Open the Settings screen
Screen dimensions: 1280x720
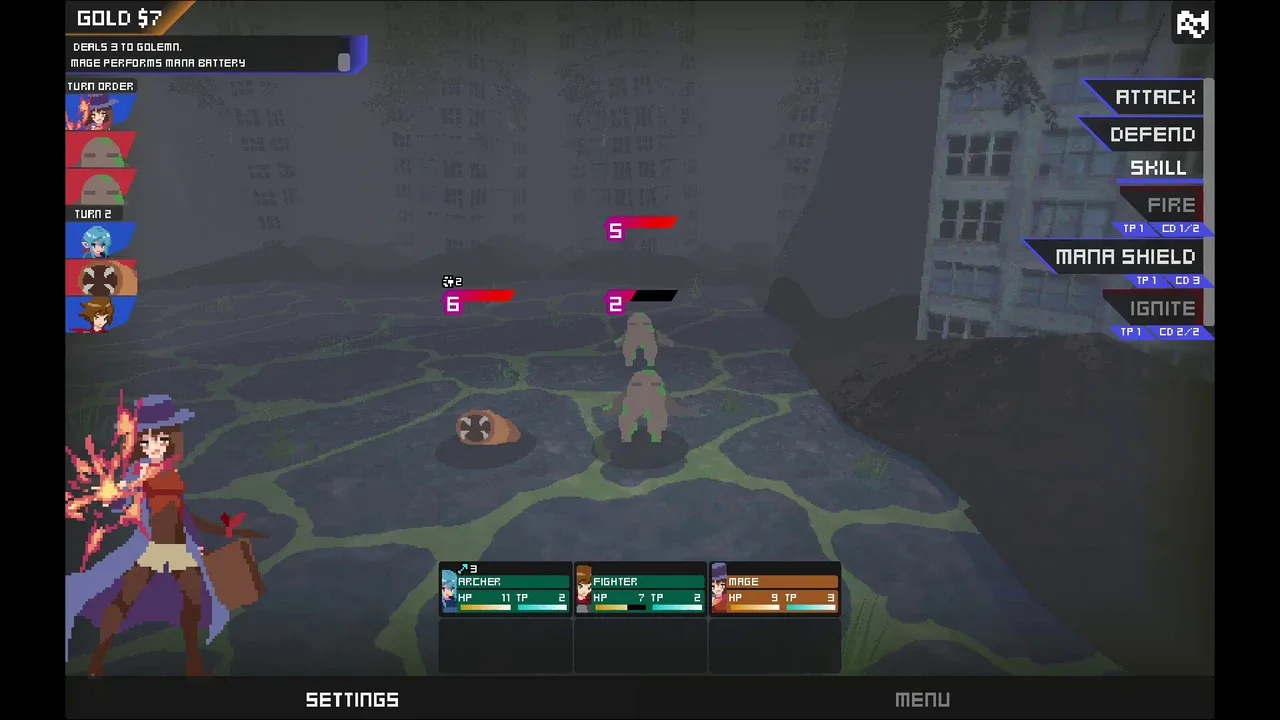(352, 700)
